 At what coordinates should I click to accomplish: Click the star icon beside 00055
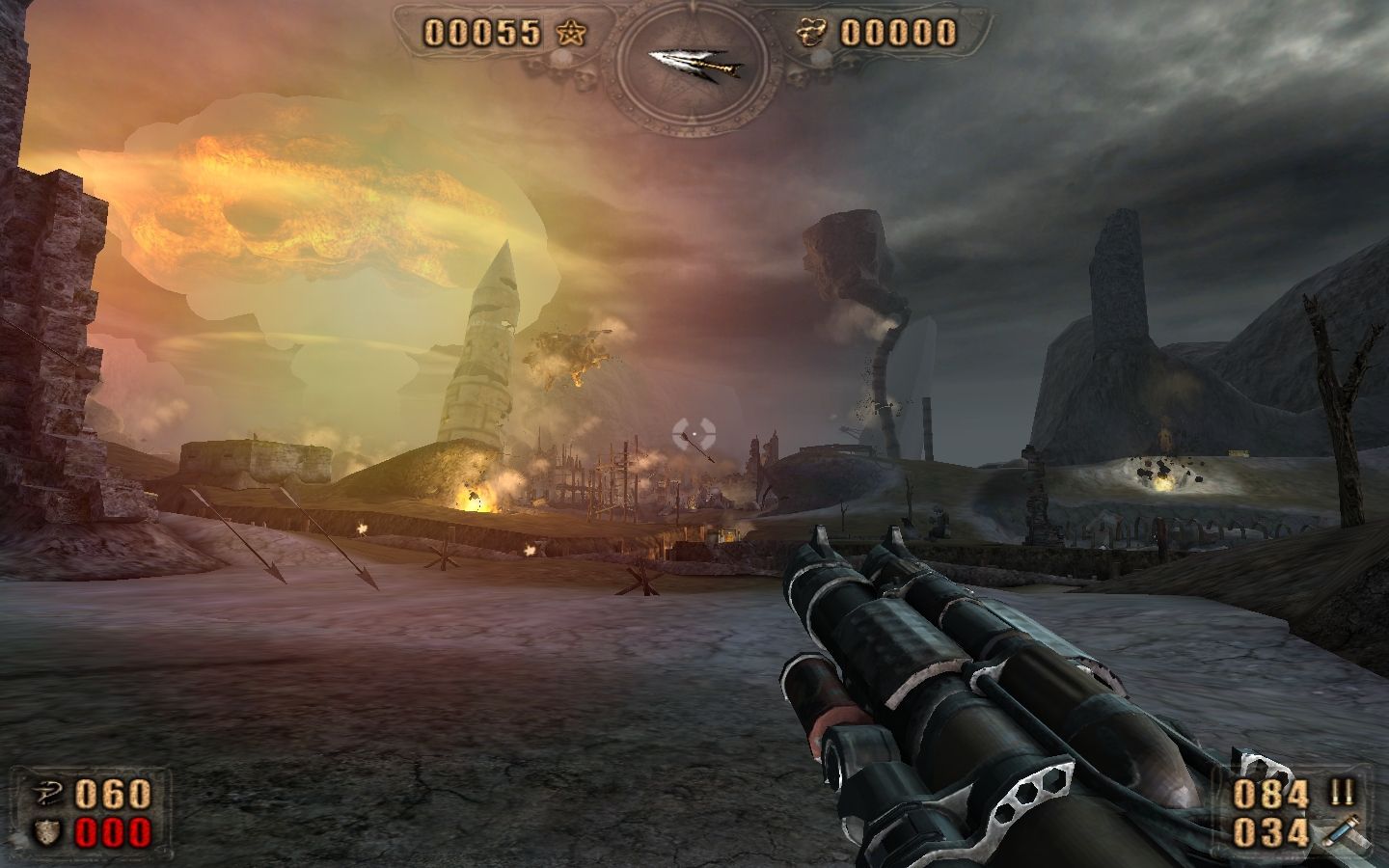(x=570, y=34)
